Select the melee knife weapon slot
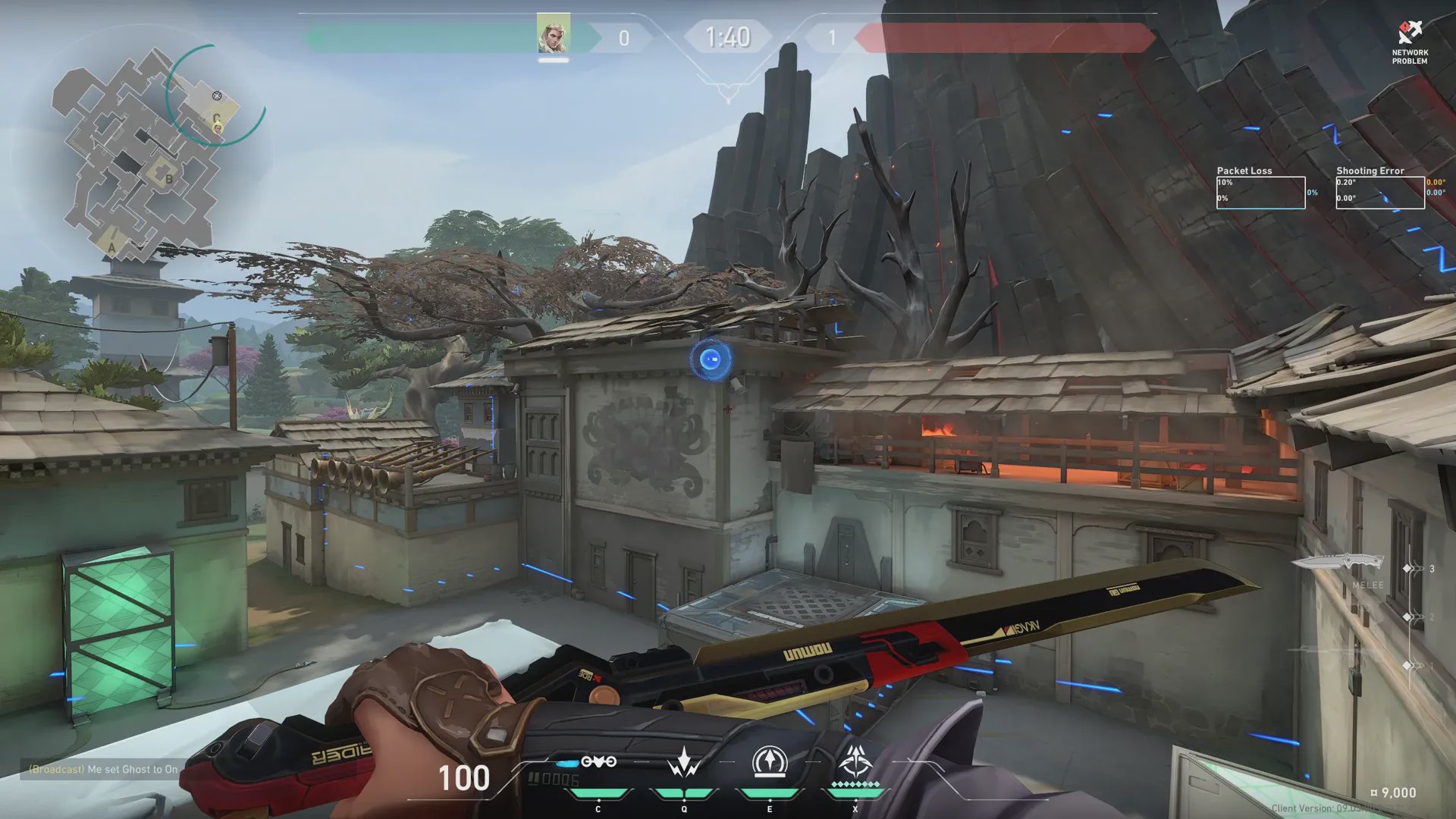The width and height of the screenshot is (1456, 819). click(x=1338, y=563)
